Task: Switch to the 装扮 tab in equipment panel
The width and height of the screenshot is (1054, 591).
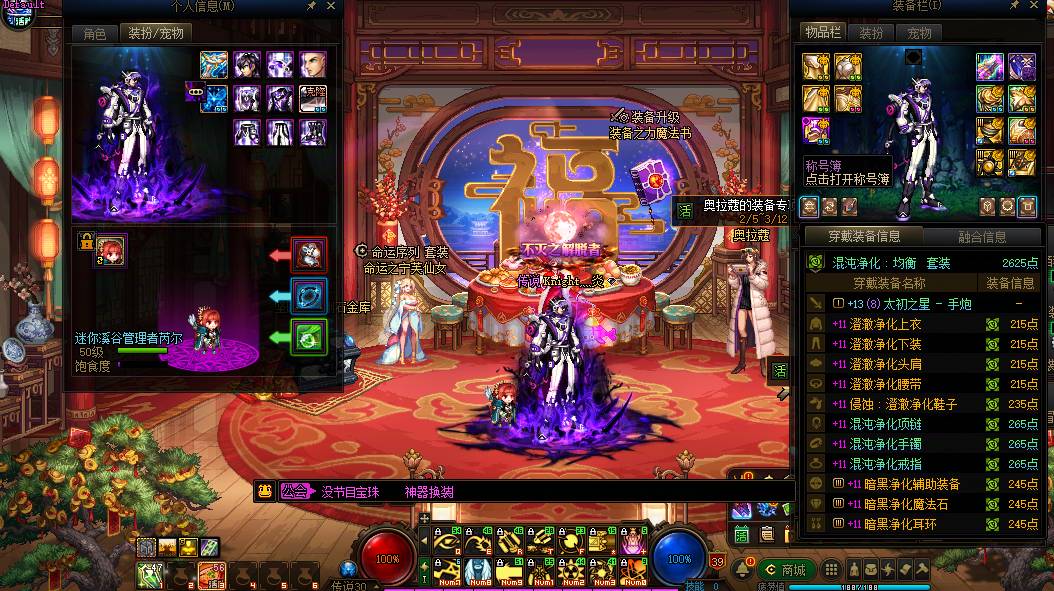Action: pyautogui.click(x=872, y=33)
